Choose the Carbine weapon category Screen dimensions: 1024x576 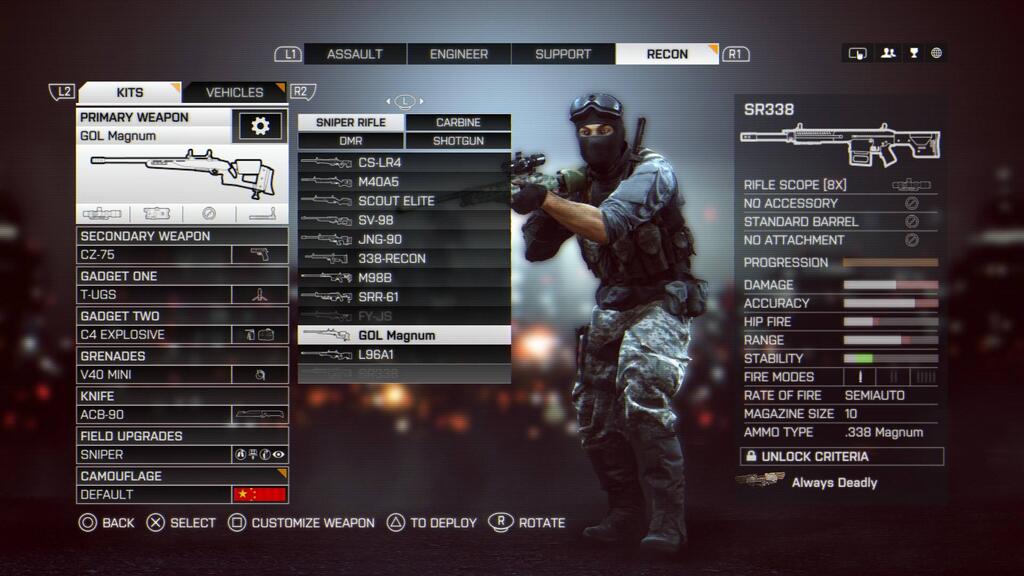(x=458, y=122)
